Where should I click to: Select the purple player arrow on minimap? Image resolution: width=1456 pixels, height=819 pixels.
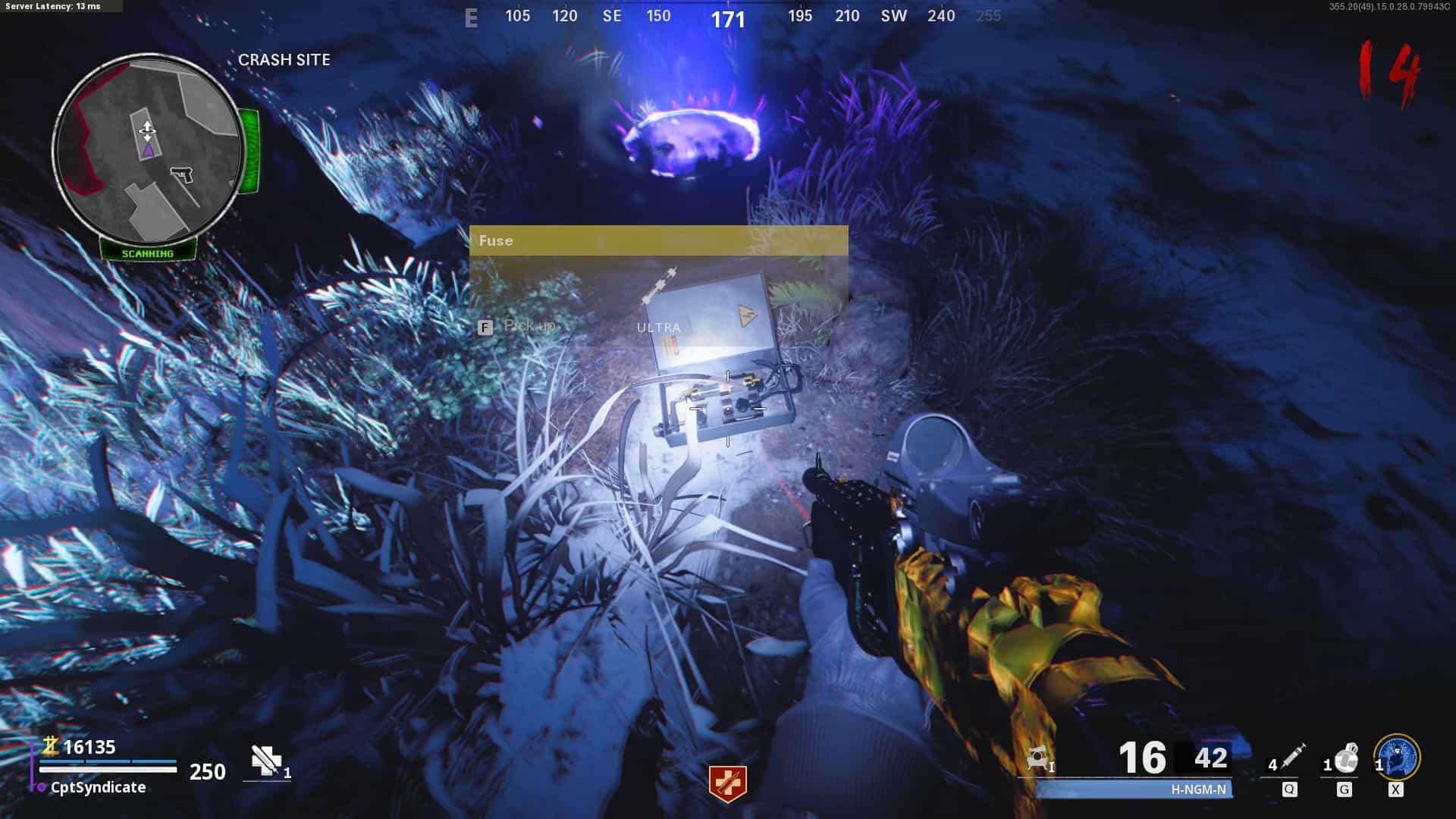tap(147, 150)
